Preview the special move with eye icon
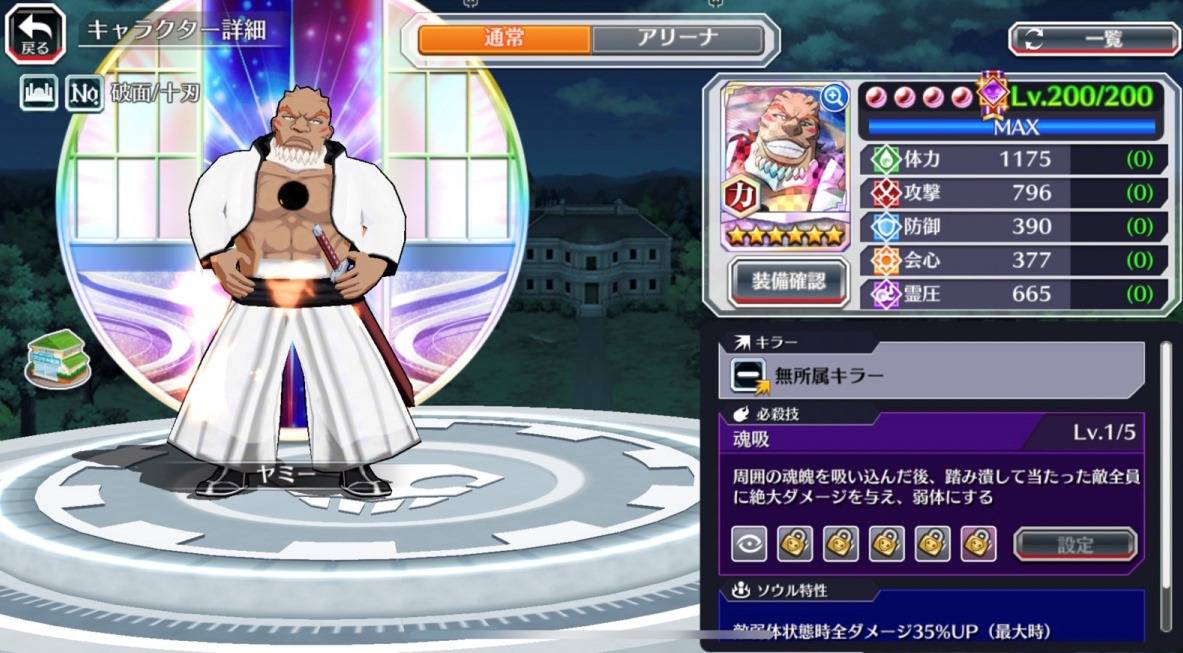 pos(750,543)
